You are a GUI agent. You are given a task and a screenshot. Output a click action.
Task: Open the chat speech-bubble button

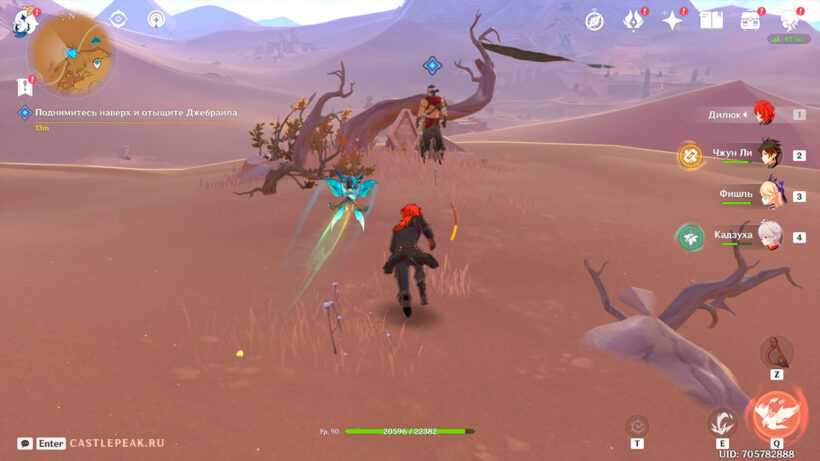coord(25,443)
